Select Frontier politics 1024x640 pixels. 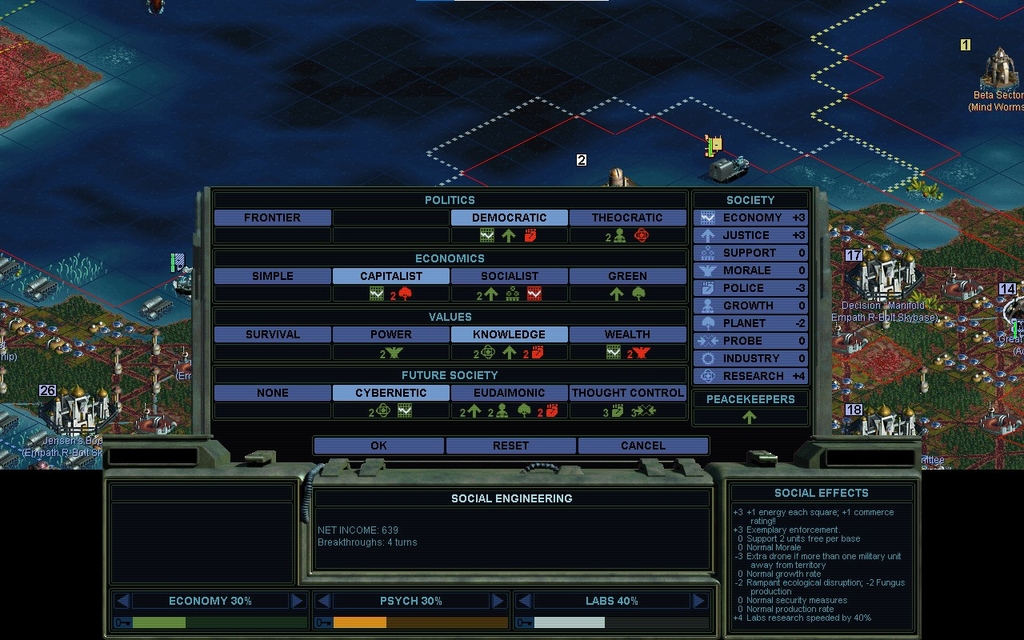coord(272,217)
